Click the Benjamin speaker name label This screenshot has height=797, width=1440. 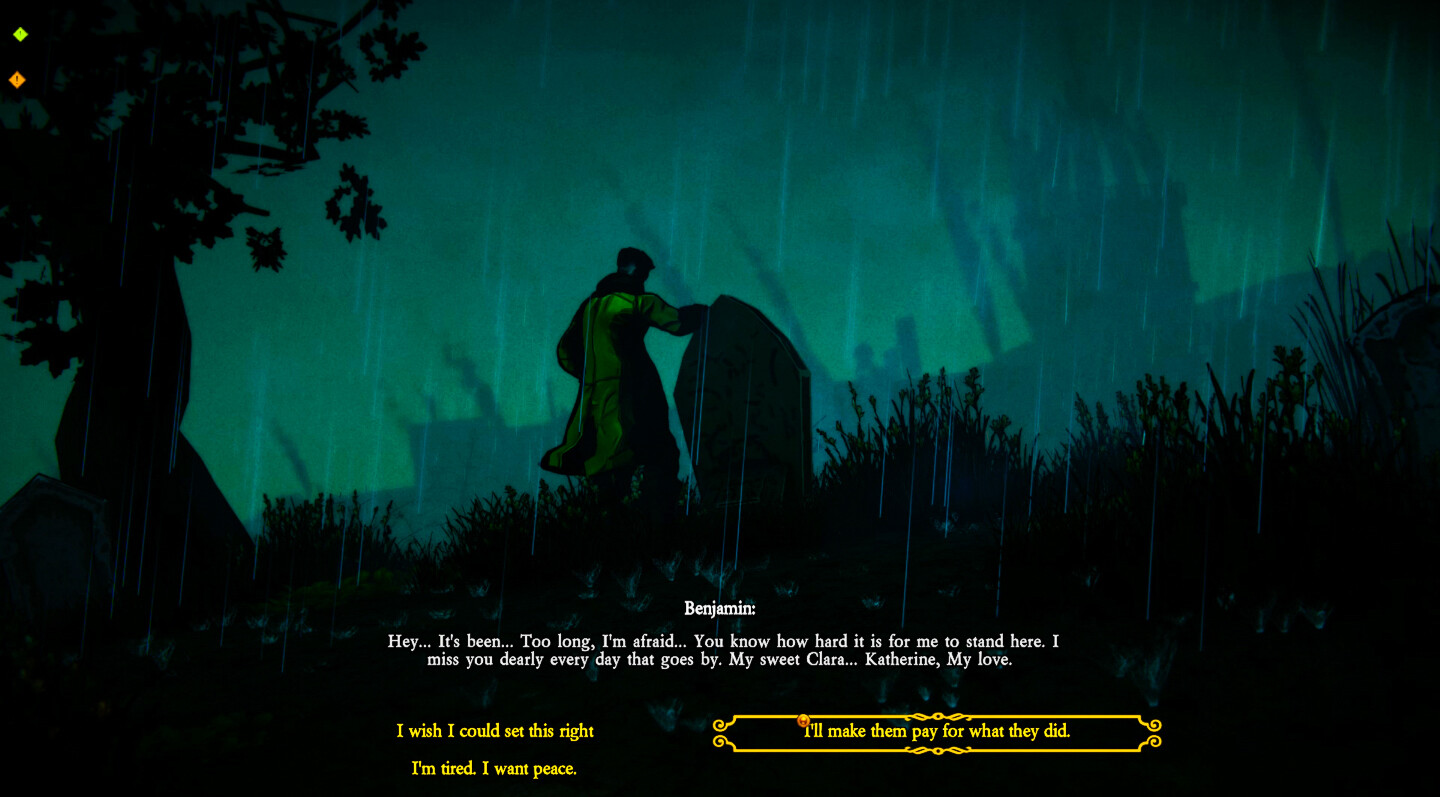tap(720, 607)
